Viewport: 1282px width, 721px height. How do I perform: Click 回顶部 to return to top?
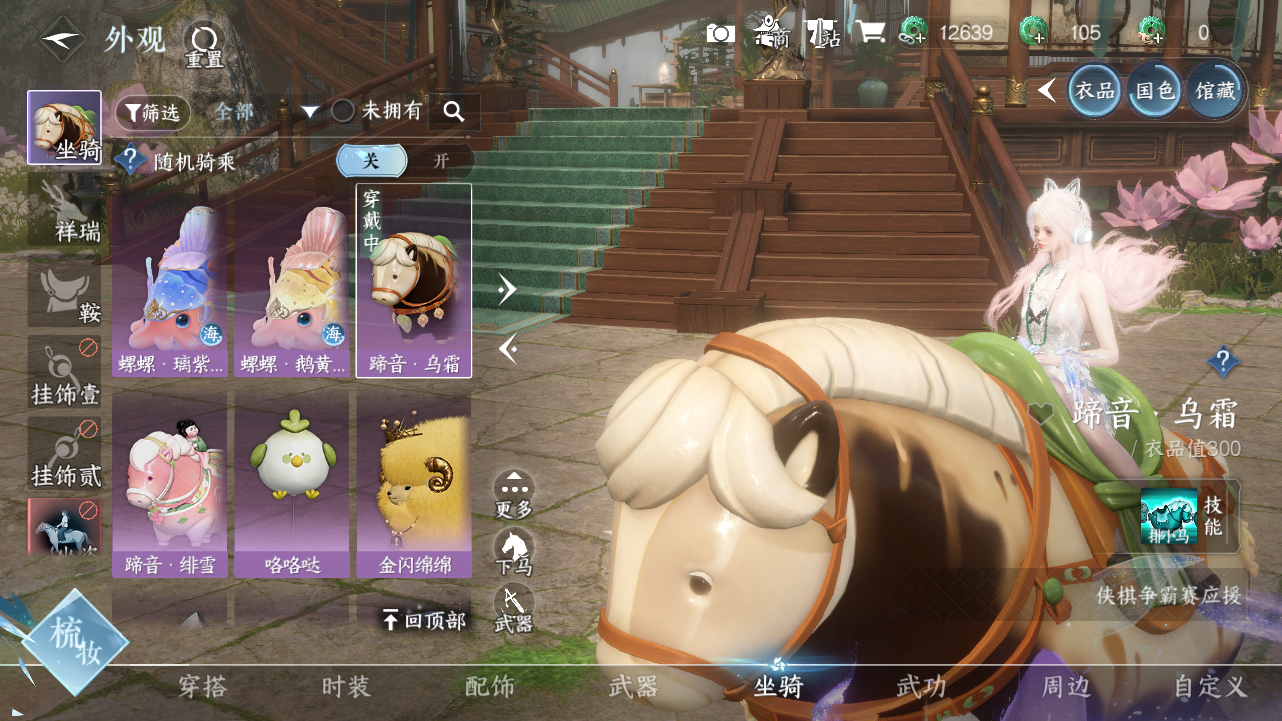click(425, 621)
